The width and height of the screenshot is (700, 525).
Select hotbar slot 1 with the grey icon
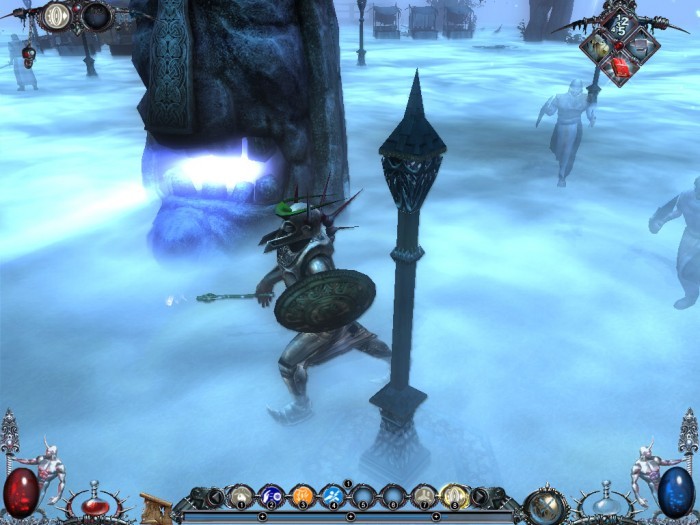pyautogui.click(x=241, y=494)
